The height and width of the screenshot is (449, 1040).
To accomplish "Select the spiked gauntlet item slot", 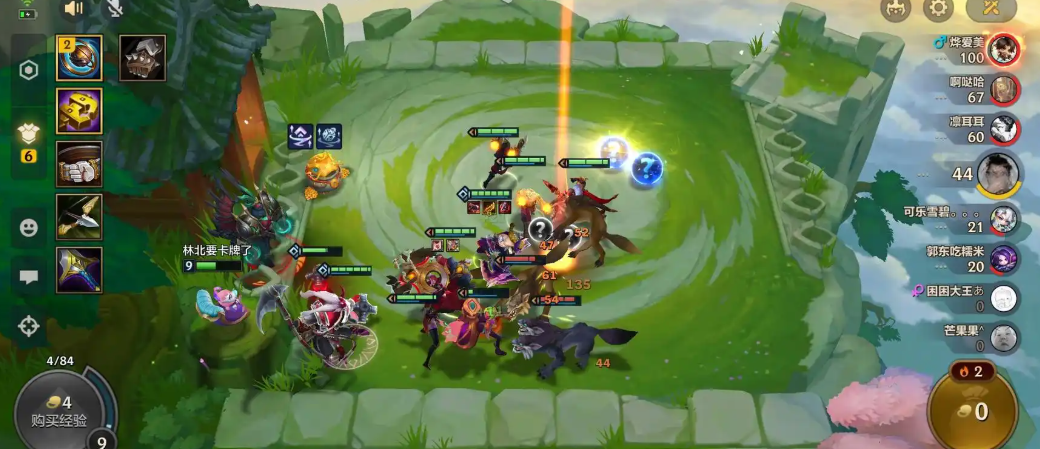I will tap(143, 58).
